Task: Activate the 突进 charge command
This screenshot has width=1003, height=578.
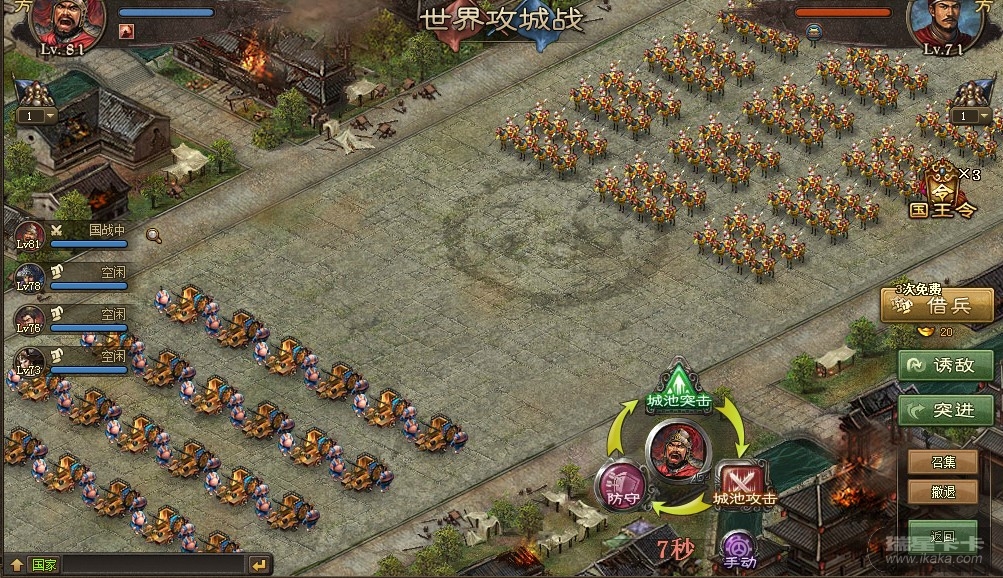Action: [945, 410]
